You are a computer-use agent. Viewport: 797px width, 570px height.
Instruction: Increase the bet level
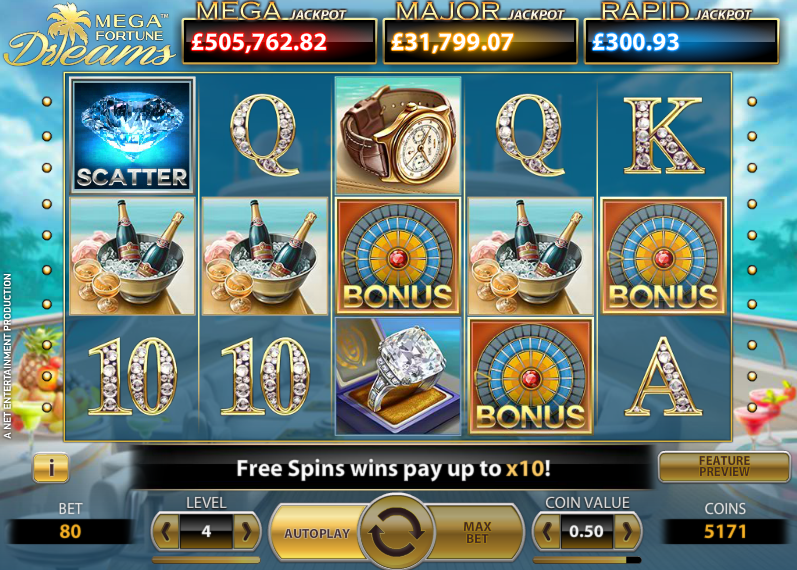pos(246,531)
